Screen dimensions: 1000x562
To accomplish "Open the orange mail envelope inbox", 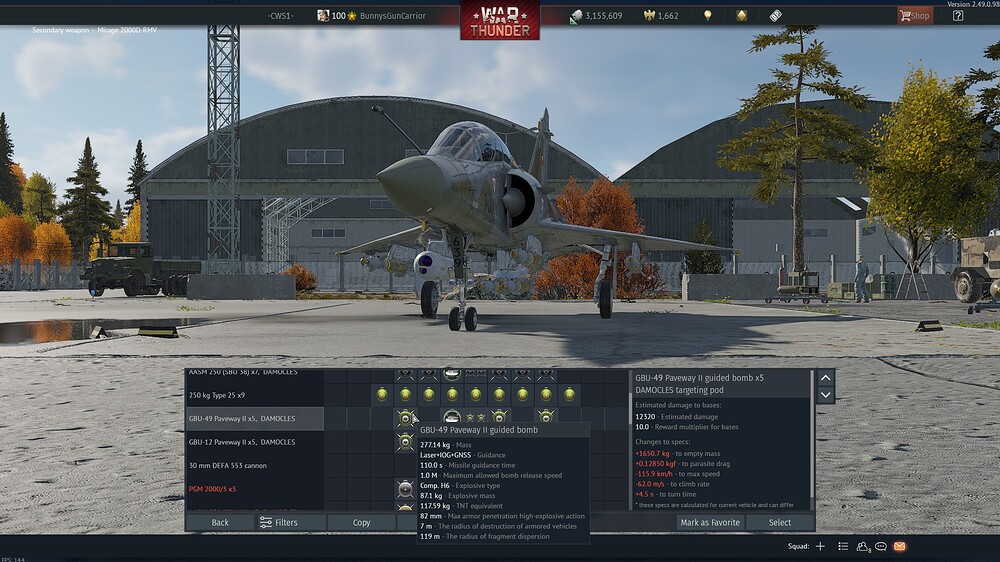I will (900, 546).
